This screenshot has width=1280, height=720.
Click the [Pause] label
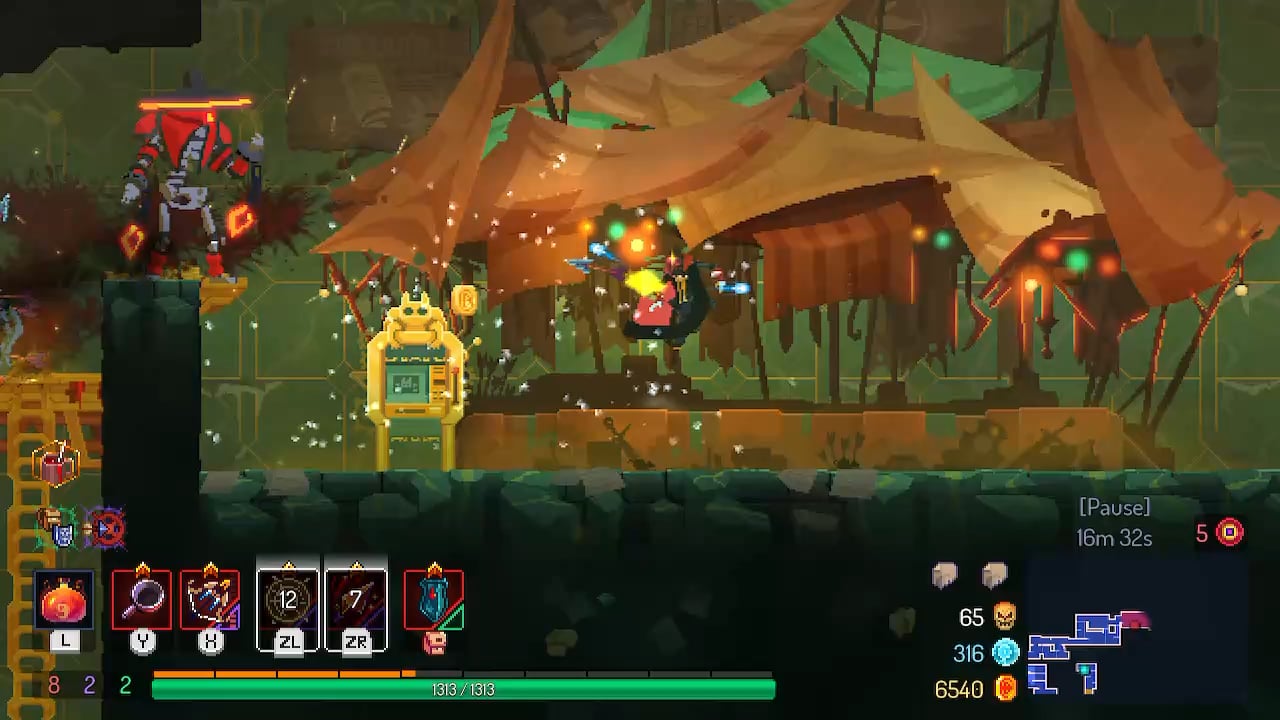pos(1114,507)
